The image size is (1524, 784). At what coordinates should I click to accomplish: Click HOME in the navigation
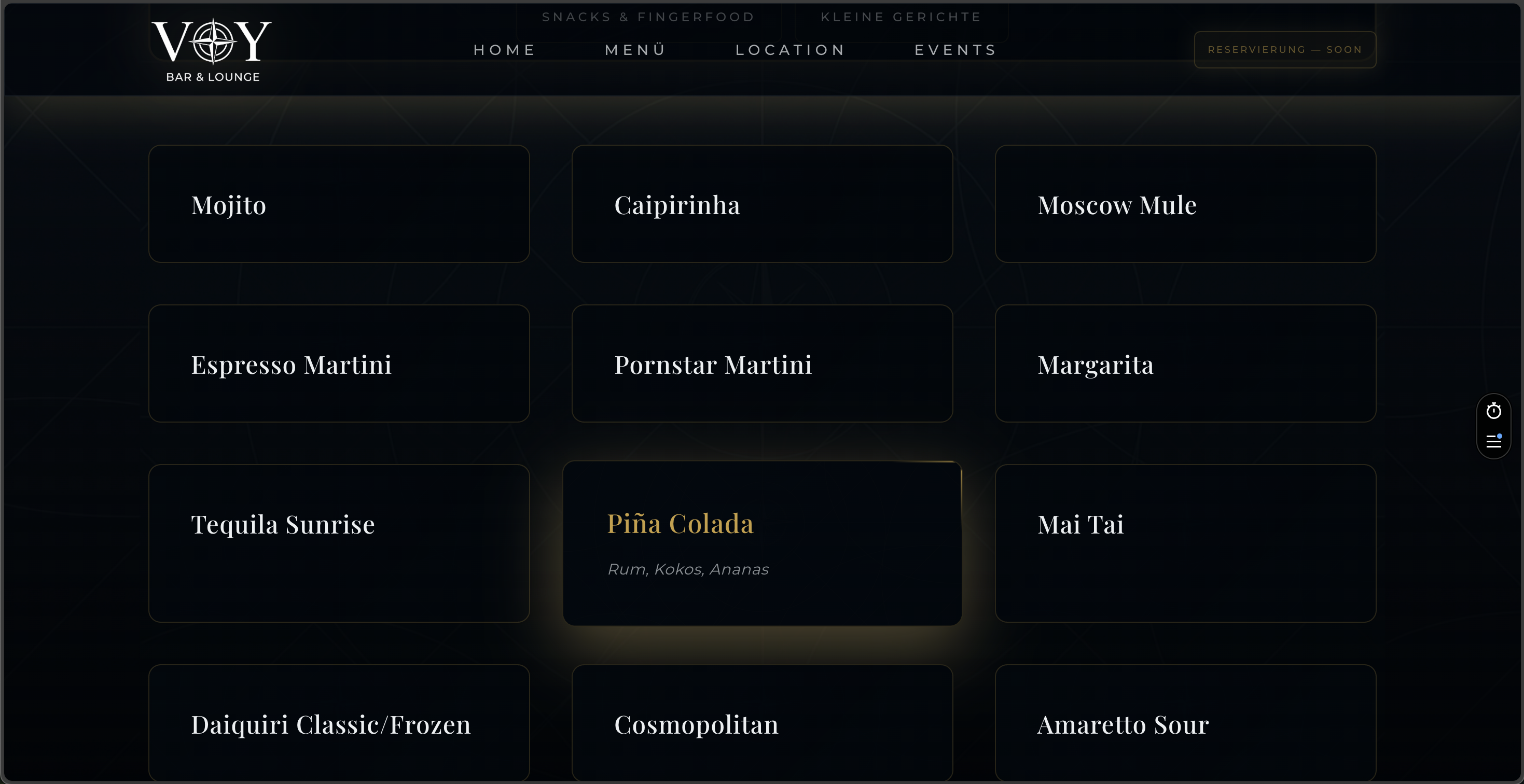[x=504, y=50]
